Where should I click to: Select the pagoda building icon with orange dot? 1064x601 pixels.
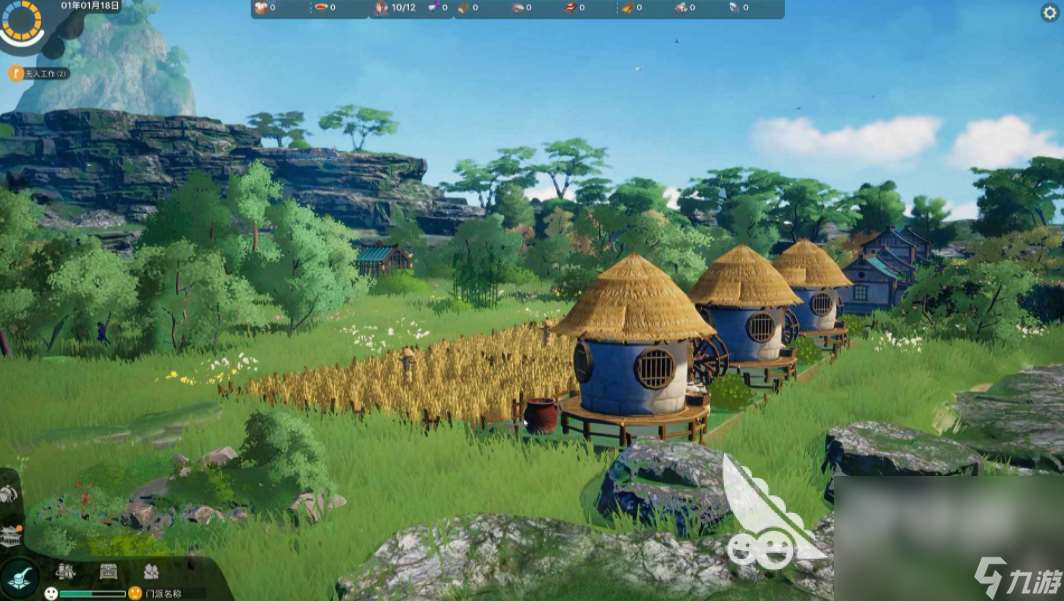10,534
